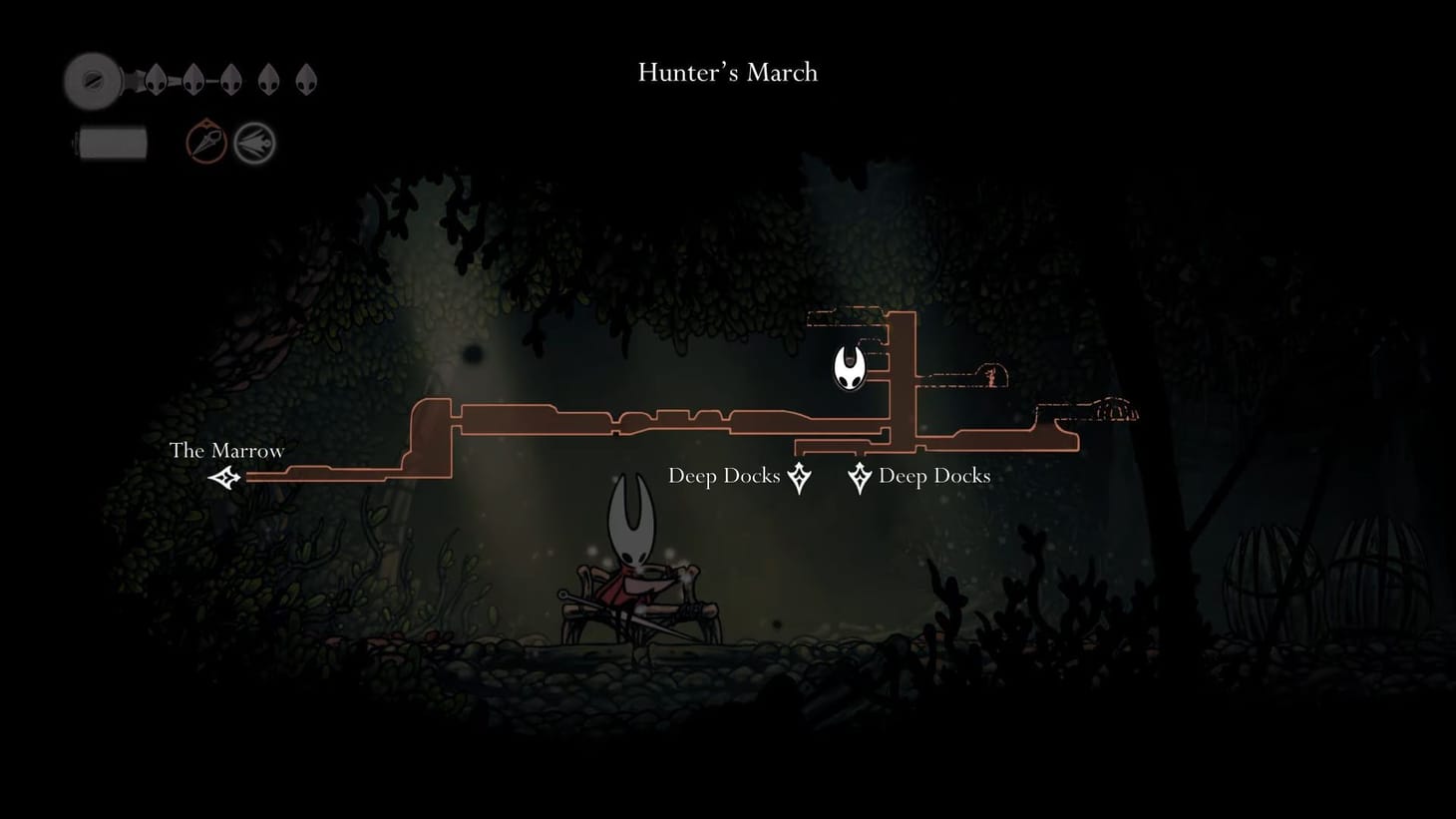The width and height of the screenshot is (1456, 819).
Task: Click The Marrow exit arrow marker
Action: tap(223, 478)
